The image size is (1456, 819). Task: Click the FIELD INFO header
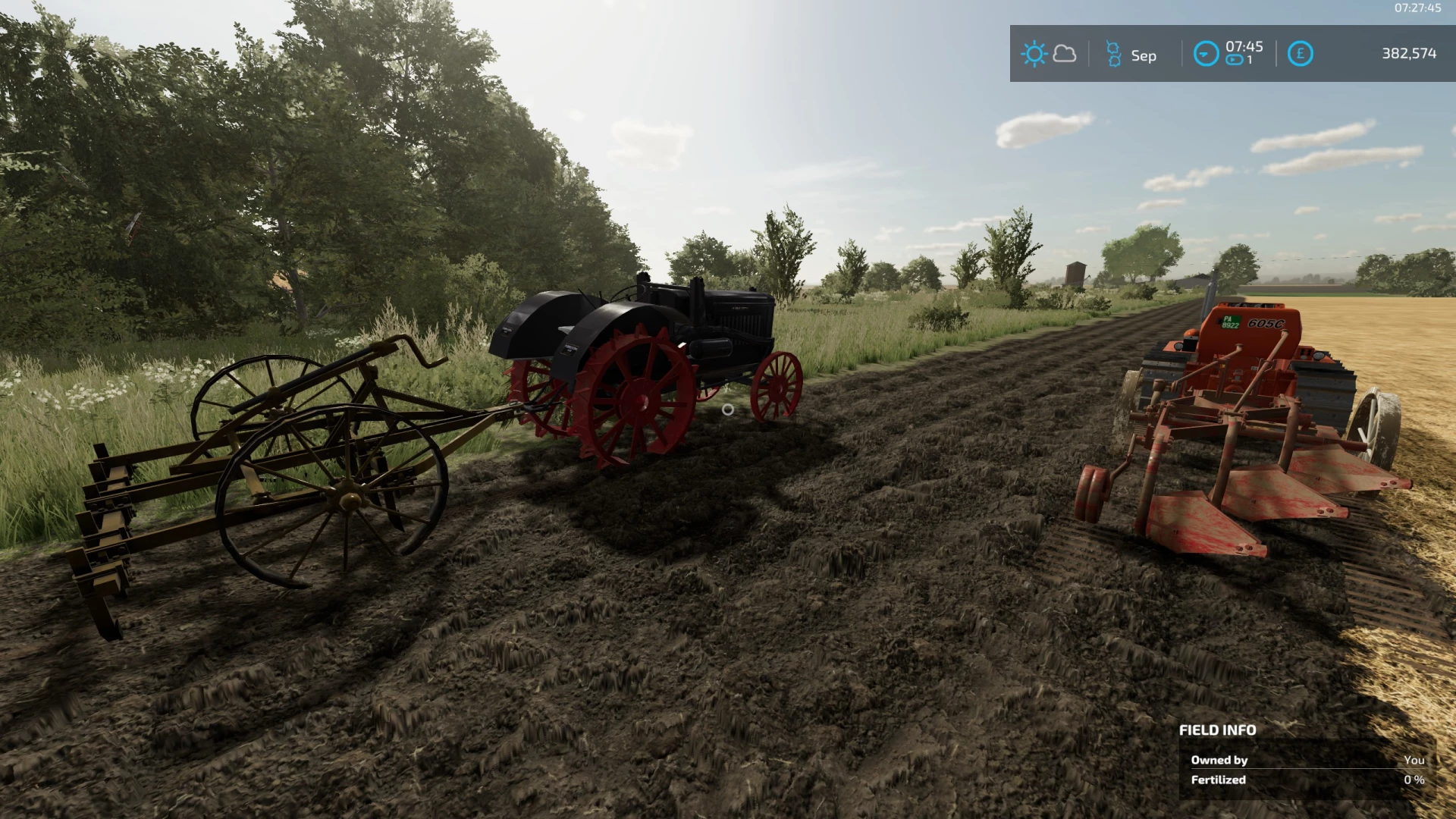[x=1216, y=729]
